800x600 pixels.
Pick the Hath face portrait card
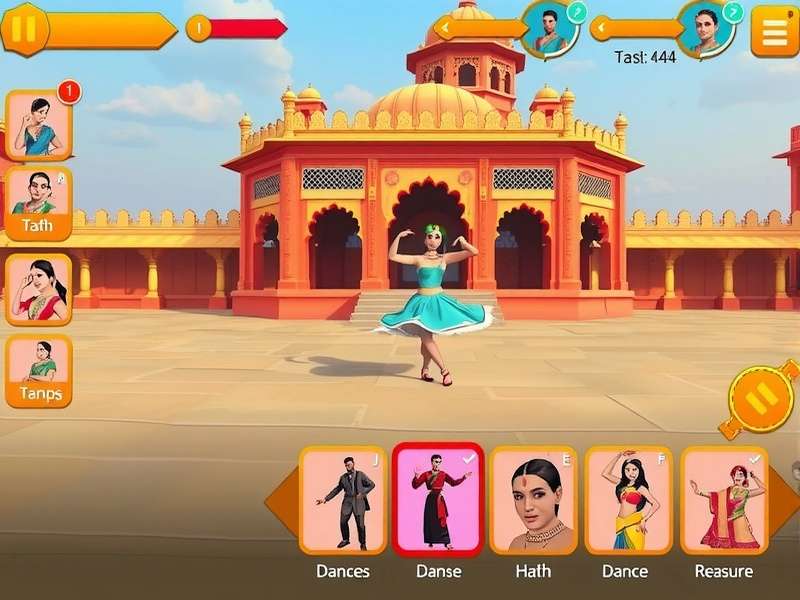pyautogui.click(x=533, y=500)
